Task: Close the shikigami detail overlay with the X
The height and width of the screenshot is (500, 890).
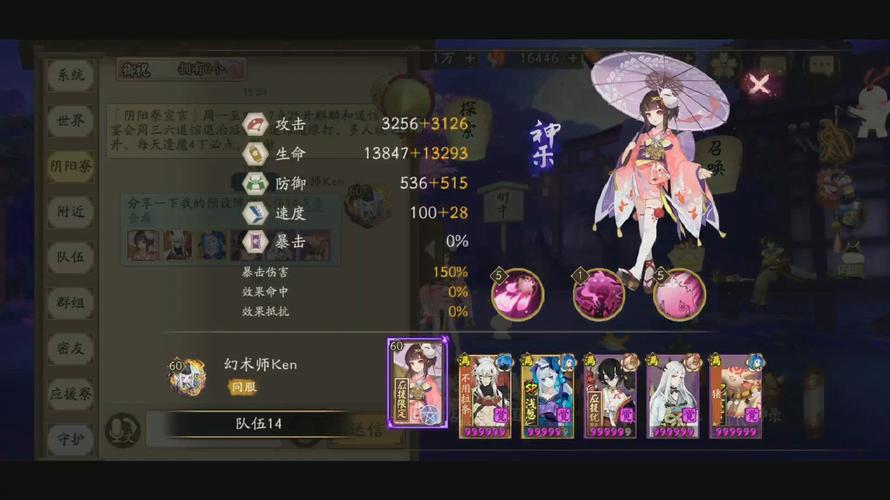Action: [760, 83]
